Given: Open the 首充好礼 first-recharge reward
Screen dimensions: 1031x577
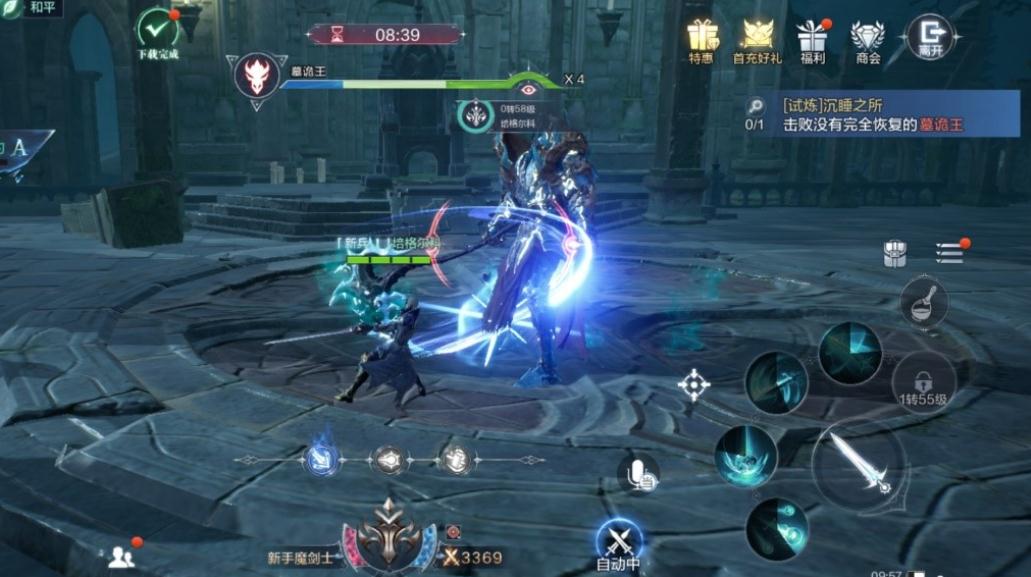Looking at the screenshot, I should 757,37.
